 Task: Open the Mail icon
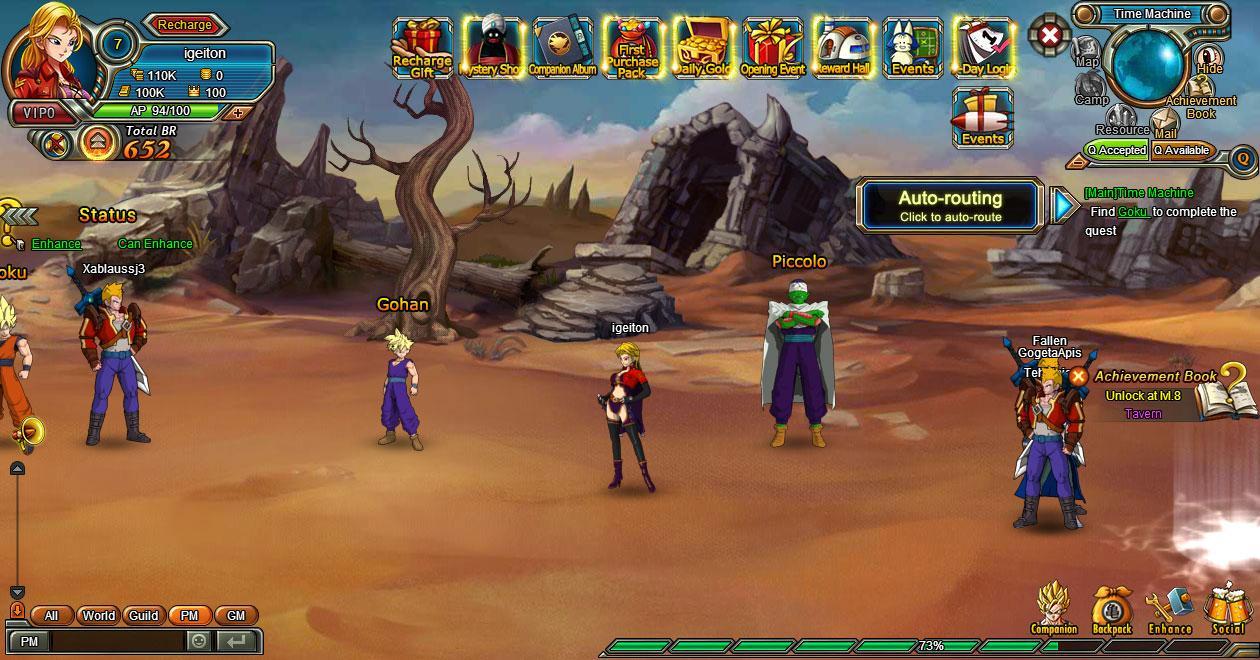pyautogui.click(x=1166, y=124)
